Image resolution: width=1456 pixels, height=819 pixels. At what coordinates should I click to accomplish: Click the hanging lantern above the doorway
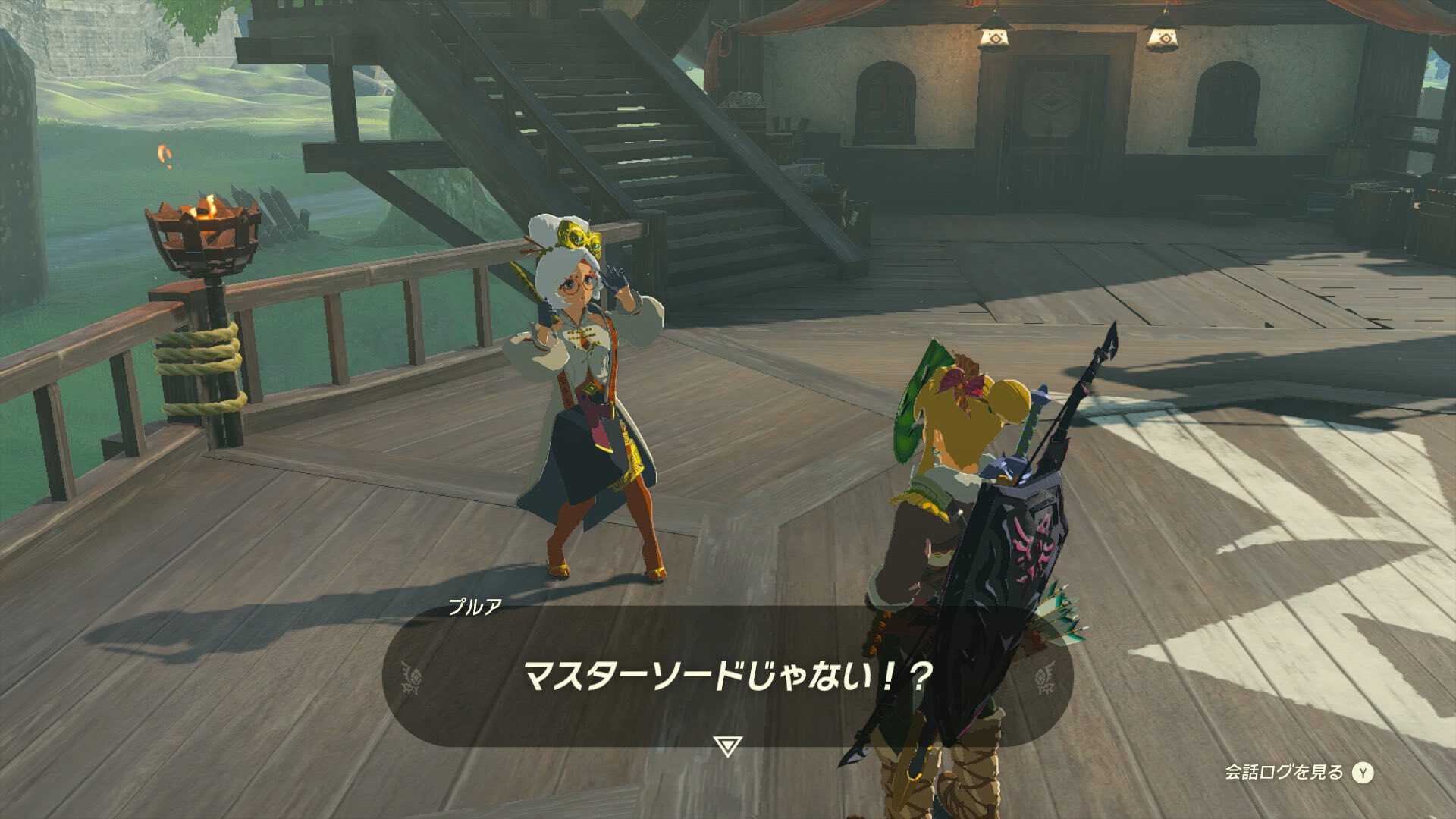point(994,38)
